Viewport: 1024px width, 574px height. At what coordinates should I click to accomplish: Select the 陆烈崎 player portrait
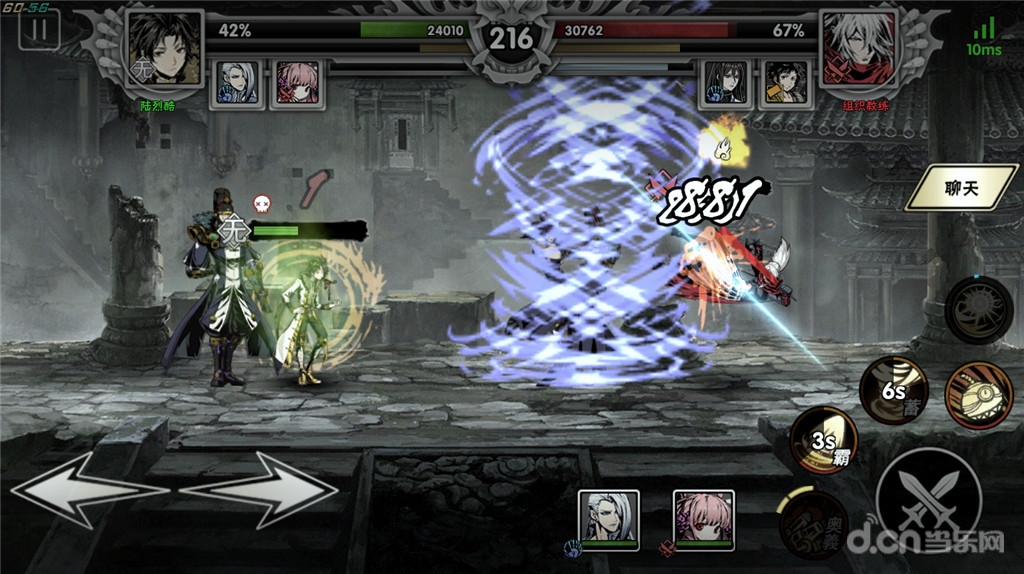pyautogui.click(x=165, y=49)
